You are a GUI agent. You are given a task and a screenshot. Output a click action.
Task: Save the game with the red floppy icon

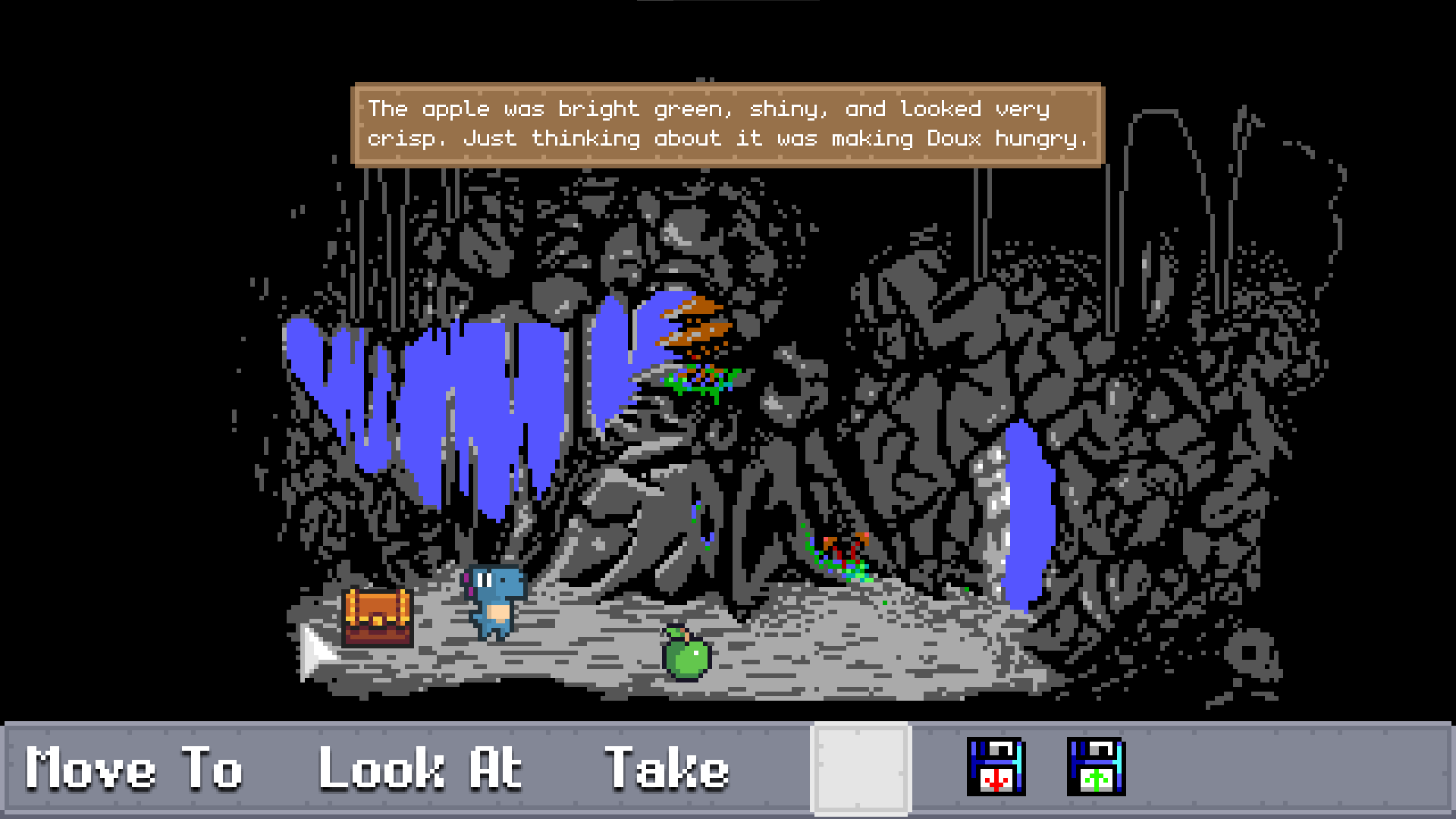coord(995,767)
